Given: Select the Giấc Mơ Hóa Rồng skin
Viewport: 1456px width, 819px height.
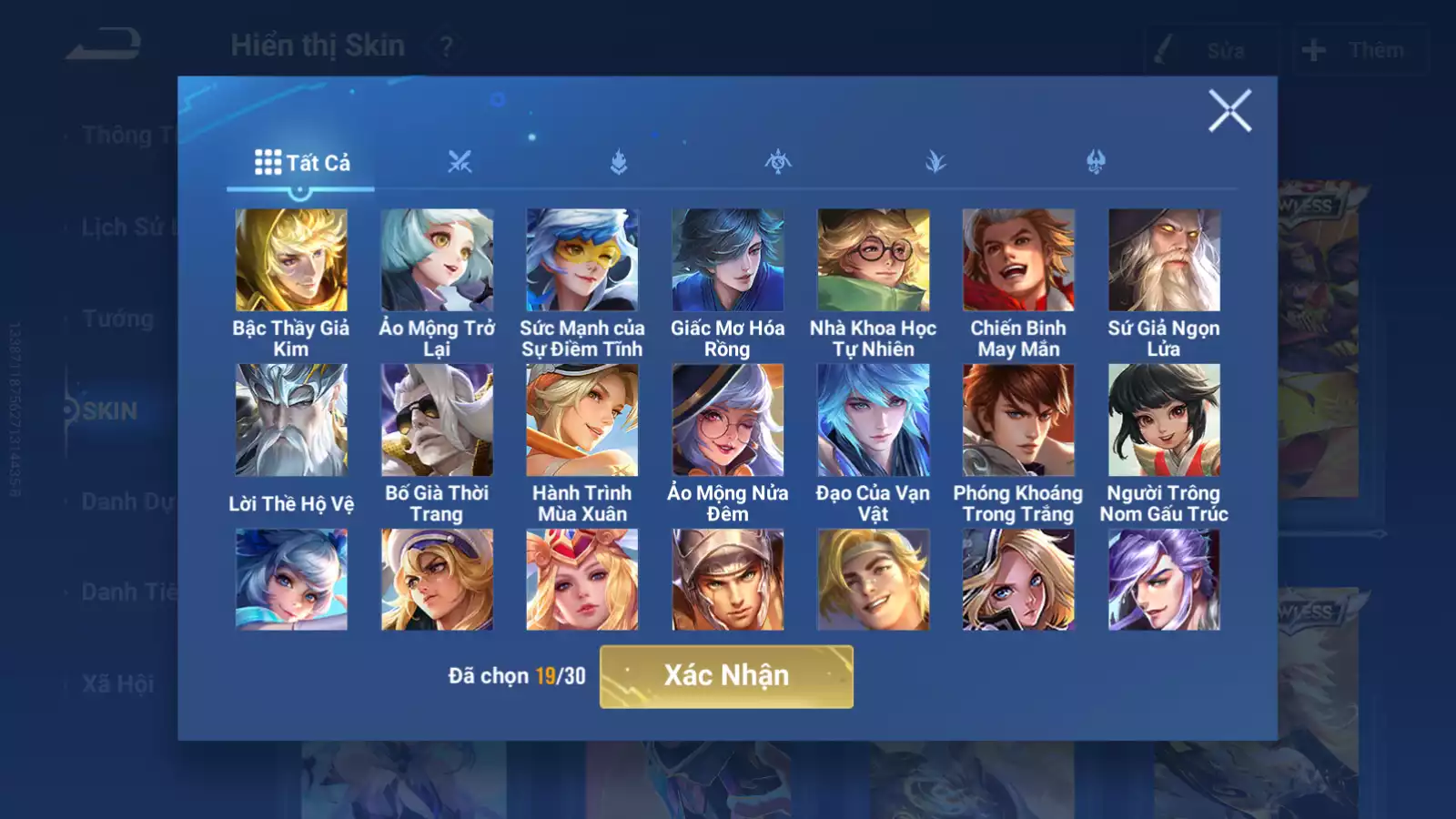Looking at the screenshot, I should 728,260.
